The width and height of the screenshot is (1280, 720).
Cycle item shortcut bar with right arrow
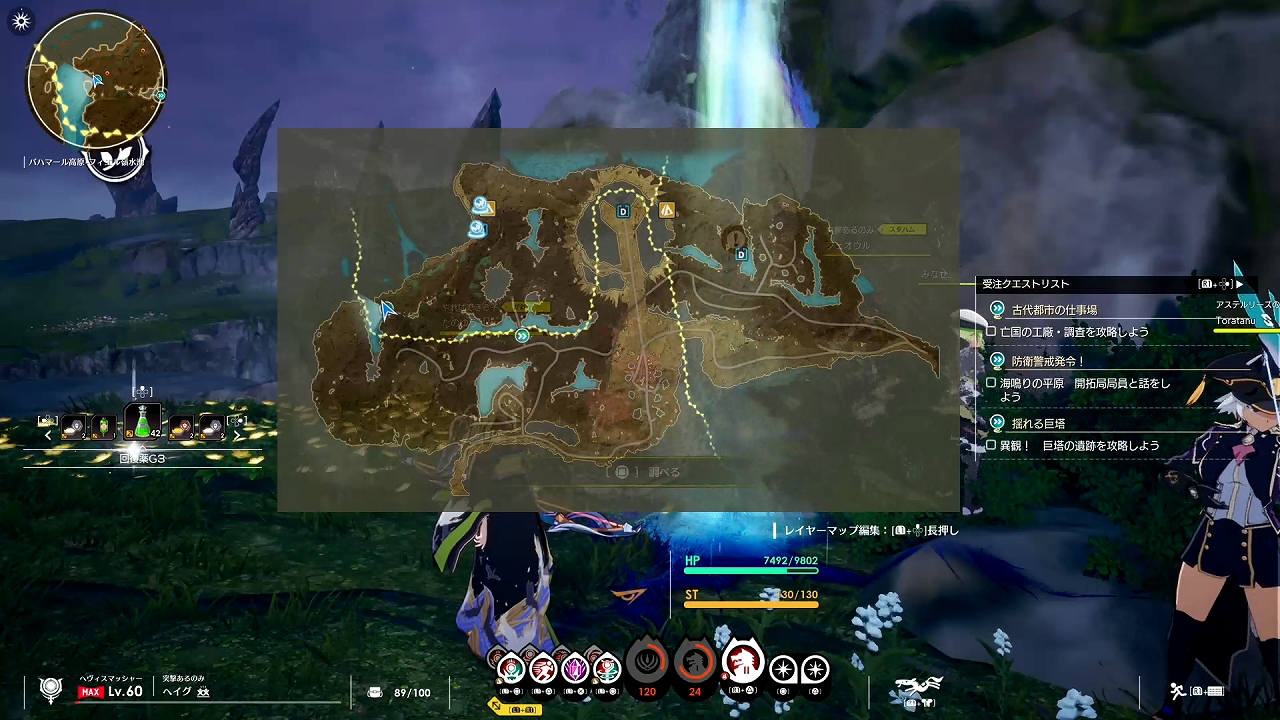pyautogui.click(x=237, y=435)
